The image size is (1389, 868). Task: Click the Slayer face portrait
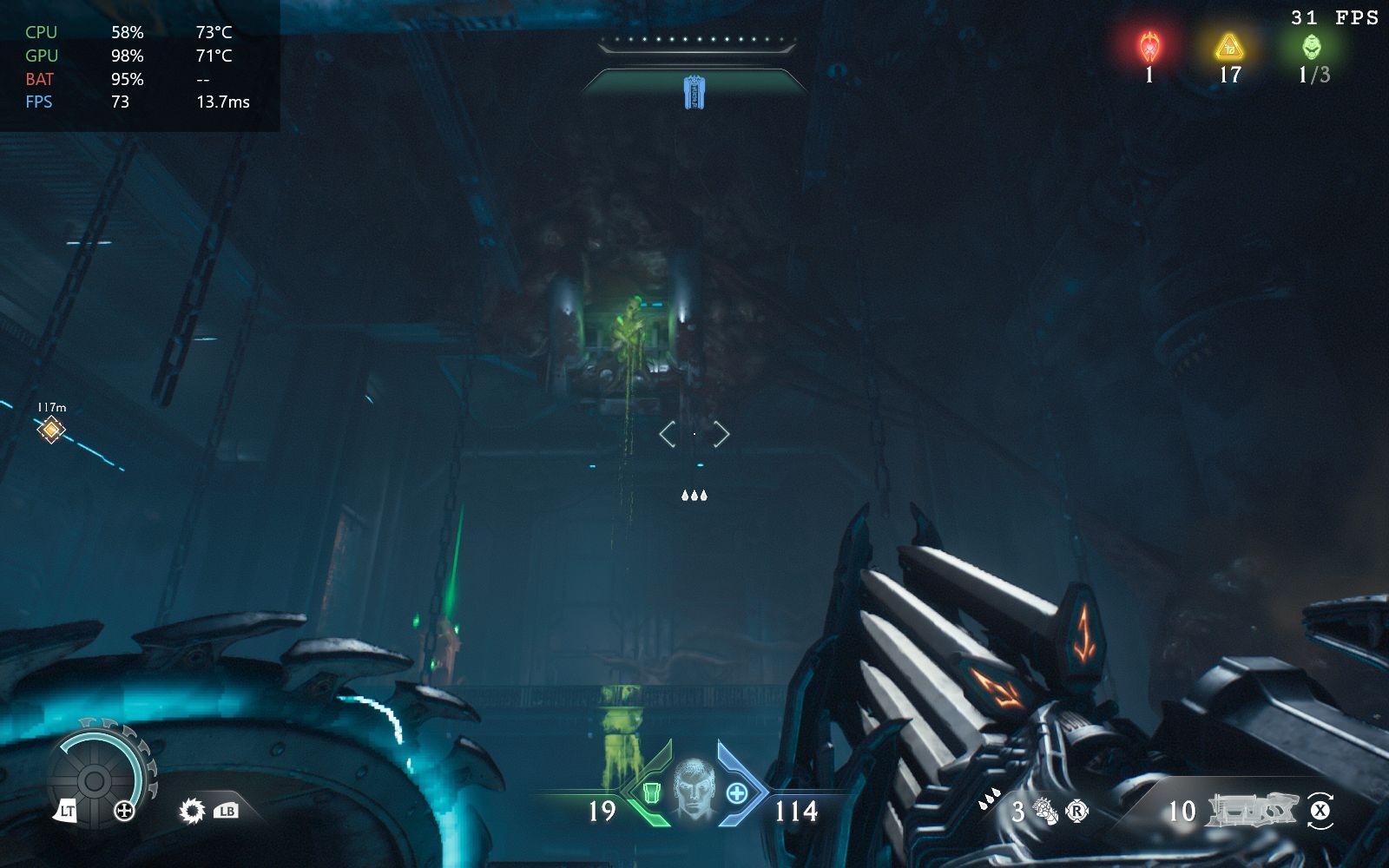(694, 787)
